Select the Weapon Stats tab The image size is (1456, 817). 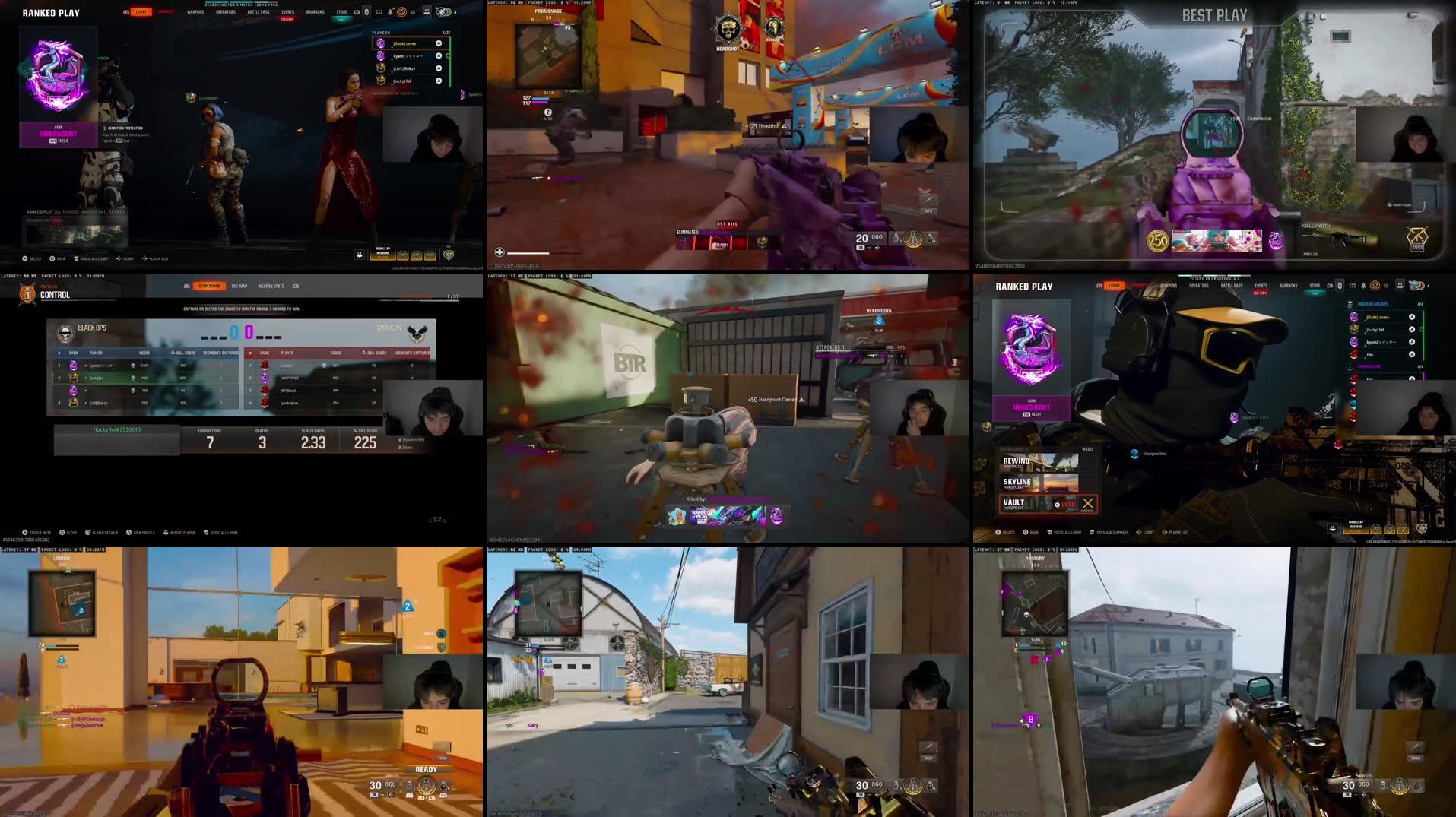pyautogui.click(x=271, y=286)
